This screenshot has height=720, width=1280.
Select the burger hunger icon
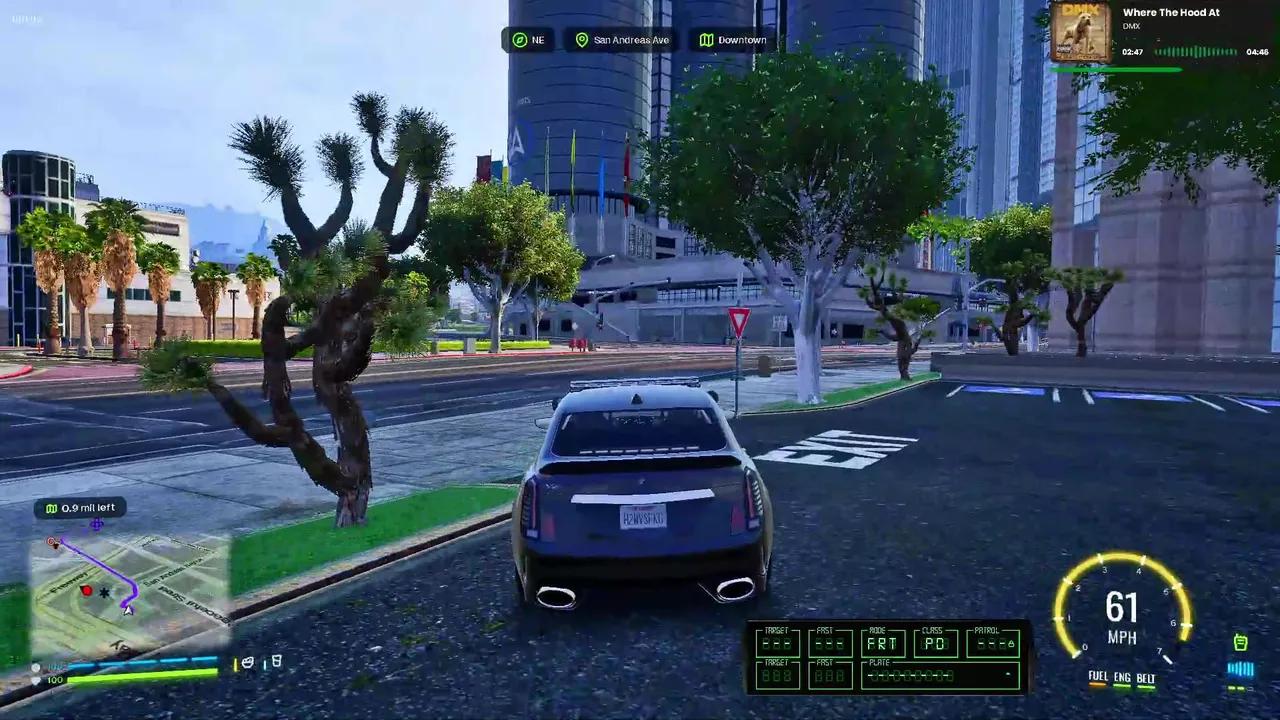coord(247,662)
